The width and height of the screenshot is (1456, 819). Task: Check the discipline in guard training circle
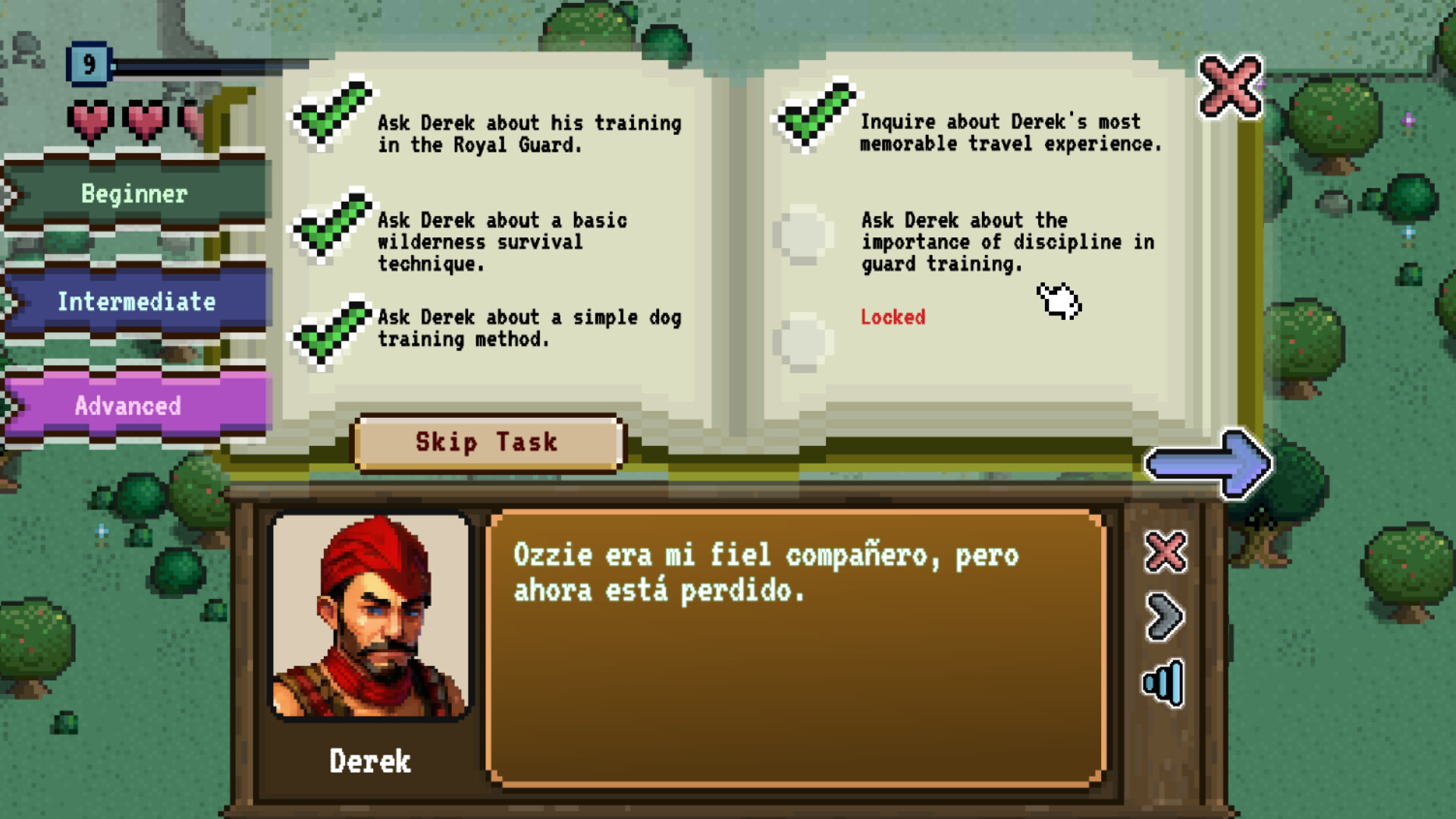802,237
